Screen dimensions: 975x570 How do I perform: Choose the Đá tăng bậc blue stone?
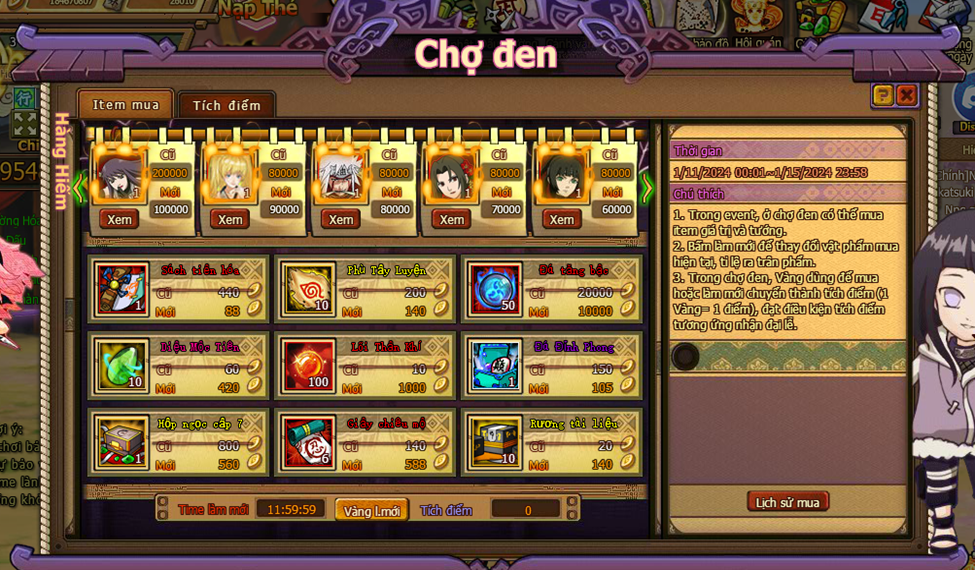tap(494, 289)
